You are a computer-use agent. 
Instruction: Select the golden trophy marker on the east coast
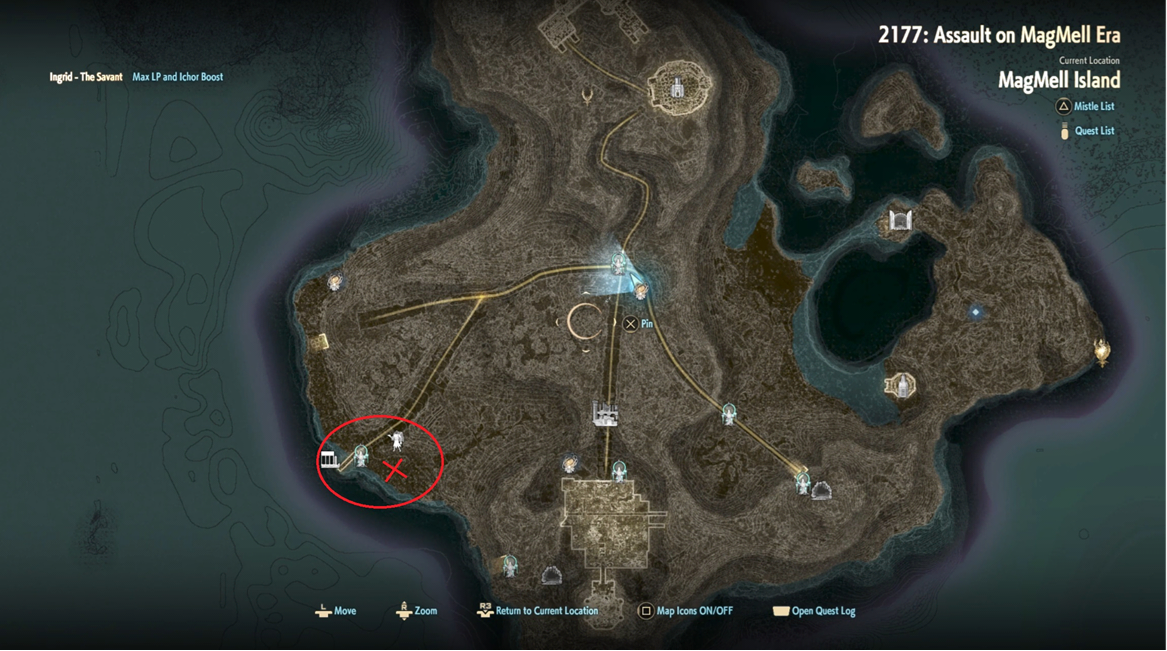1102,351
